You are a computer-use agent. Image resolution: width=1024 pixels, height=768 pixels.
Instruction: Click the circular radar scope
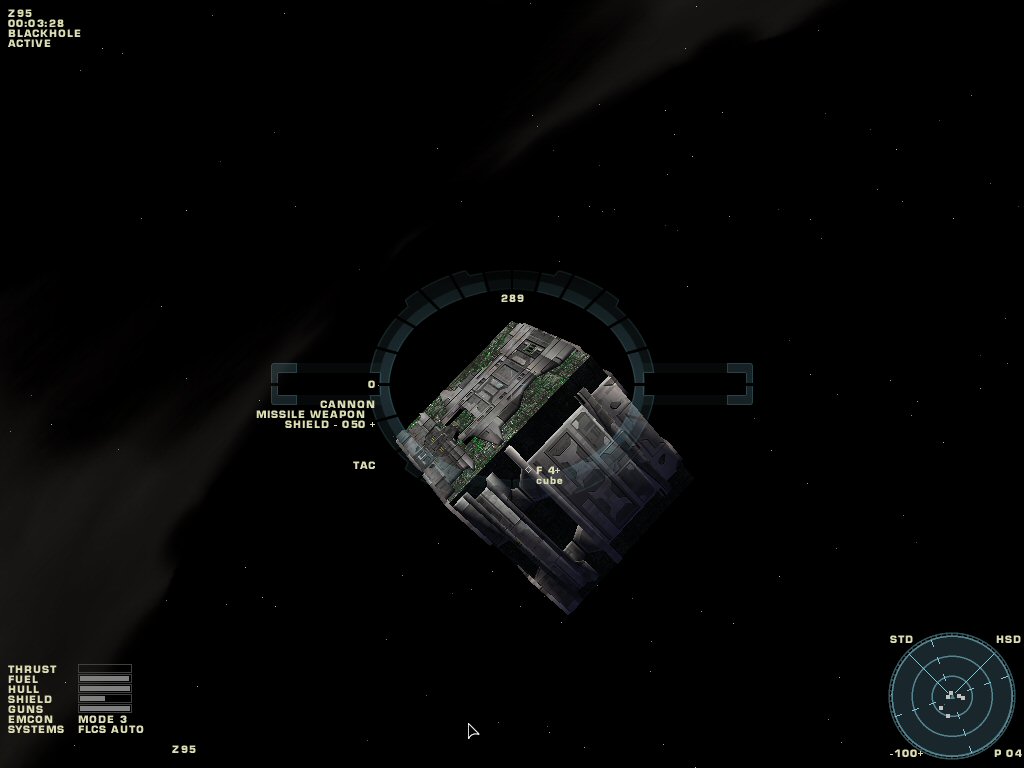(951, 695)
